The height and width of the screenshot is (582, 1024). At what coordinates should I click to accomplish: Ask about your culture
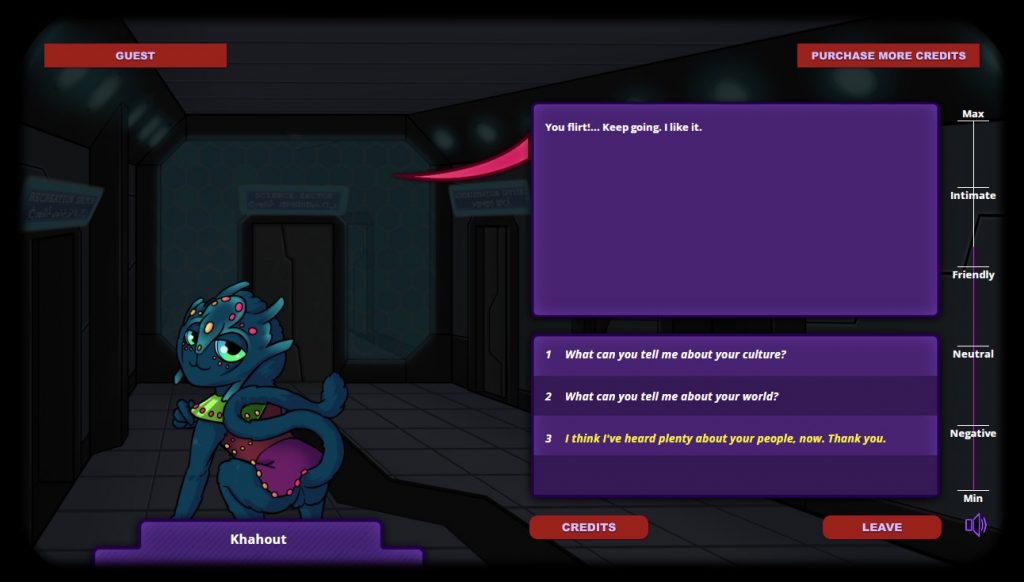tap(675, 355)
